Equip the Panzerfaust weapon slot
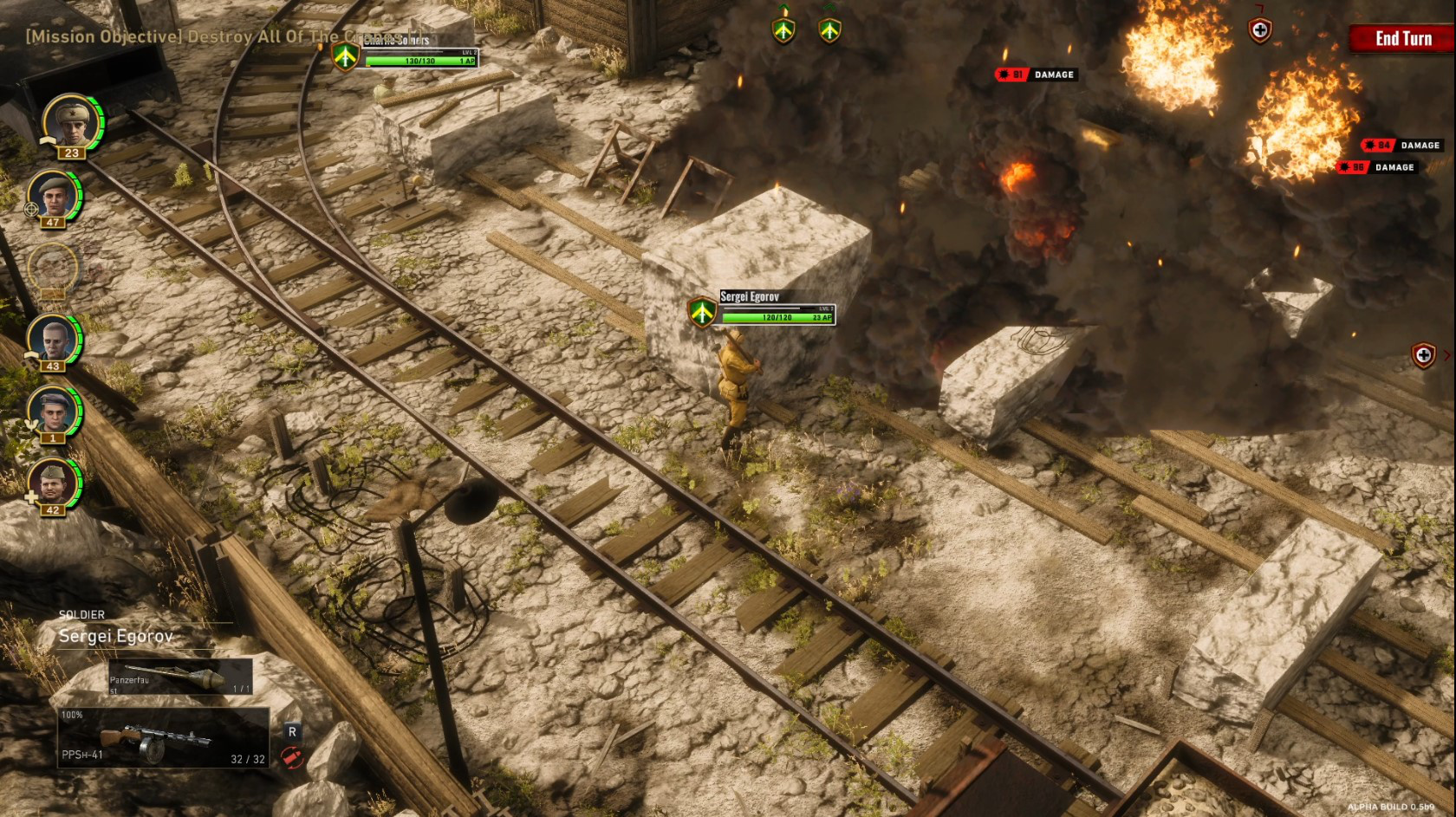Viewport: 1456px width, 817px height. pos(180,677)
